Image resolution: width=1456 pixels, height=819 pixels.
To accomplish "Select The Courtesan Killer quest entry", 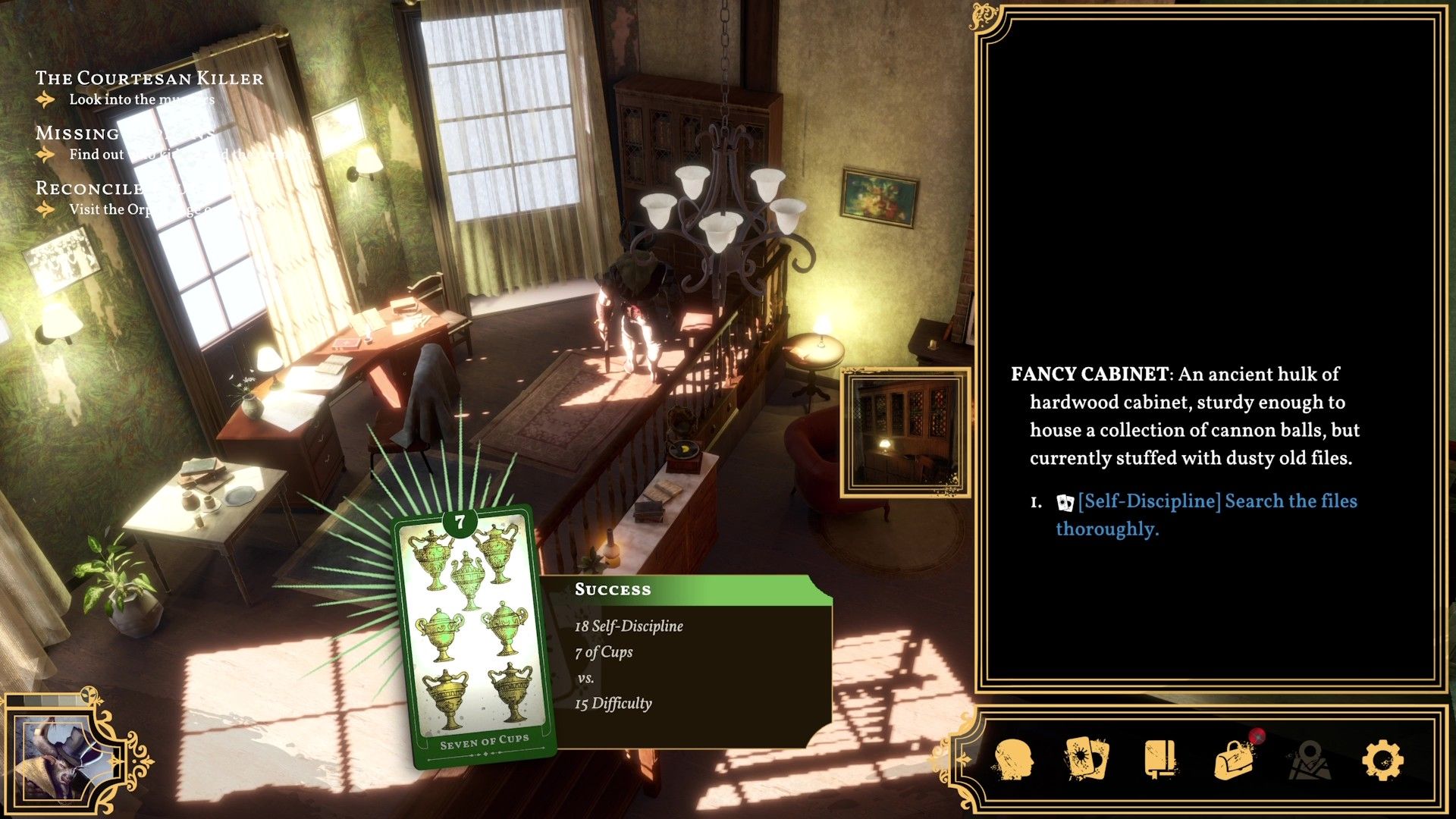I will tap(149, 78).
